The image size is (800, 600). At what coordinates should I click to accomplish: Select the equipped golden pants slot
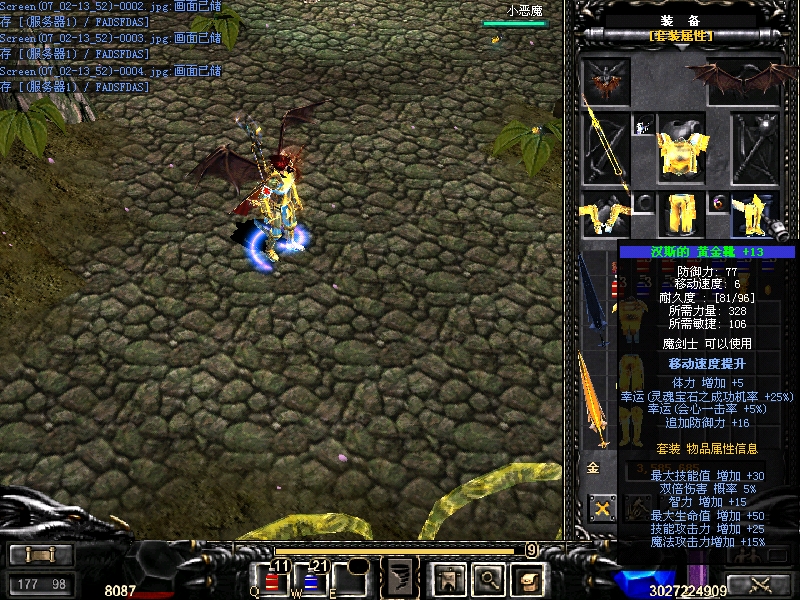point(681,213)
